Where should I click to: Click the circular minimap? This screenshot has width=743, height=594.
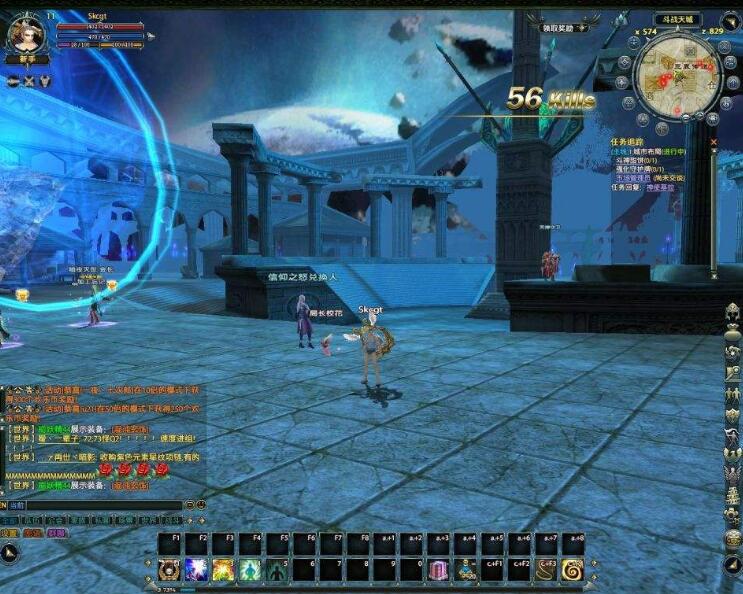(x=677, y=77)
